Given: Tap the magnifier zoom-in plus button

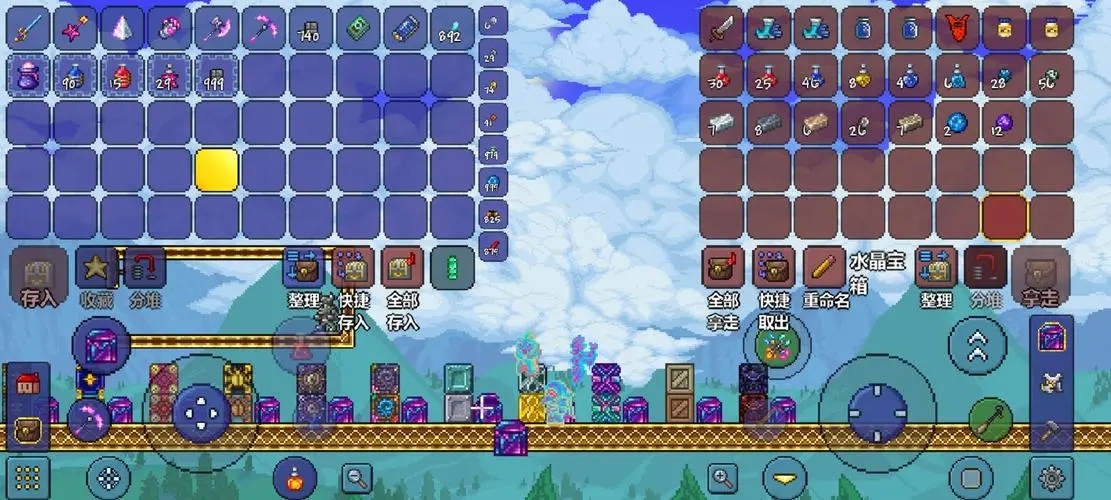Looking at the screenshot, I should [x=721, y=476].
